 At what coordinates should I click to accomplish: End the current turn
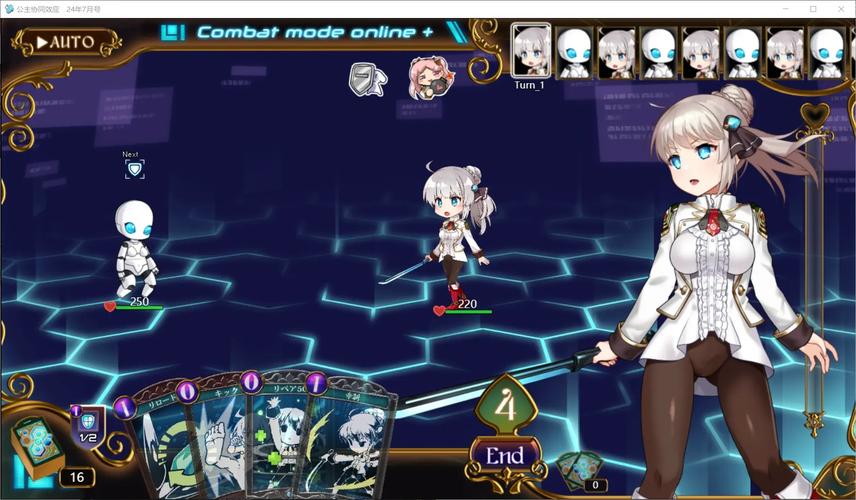click(504, 456)
